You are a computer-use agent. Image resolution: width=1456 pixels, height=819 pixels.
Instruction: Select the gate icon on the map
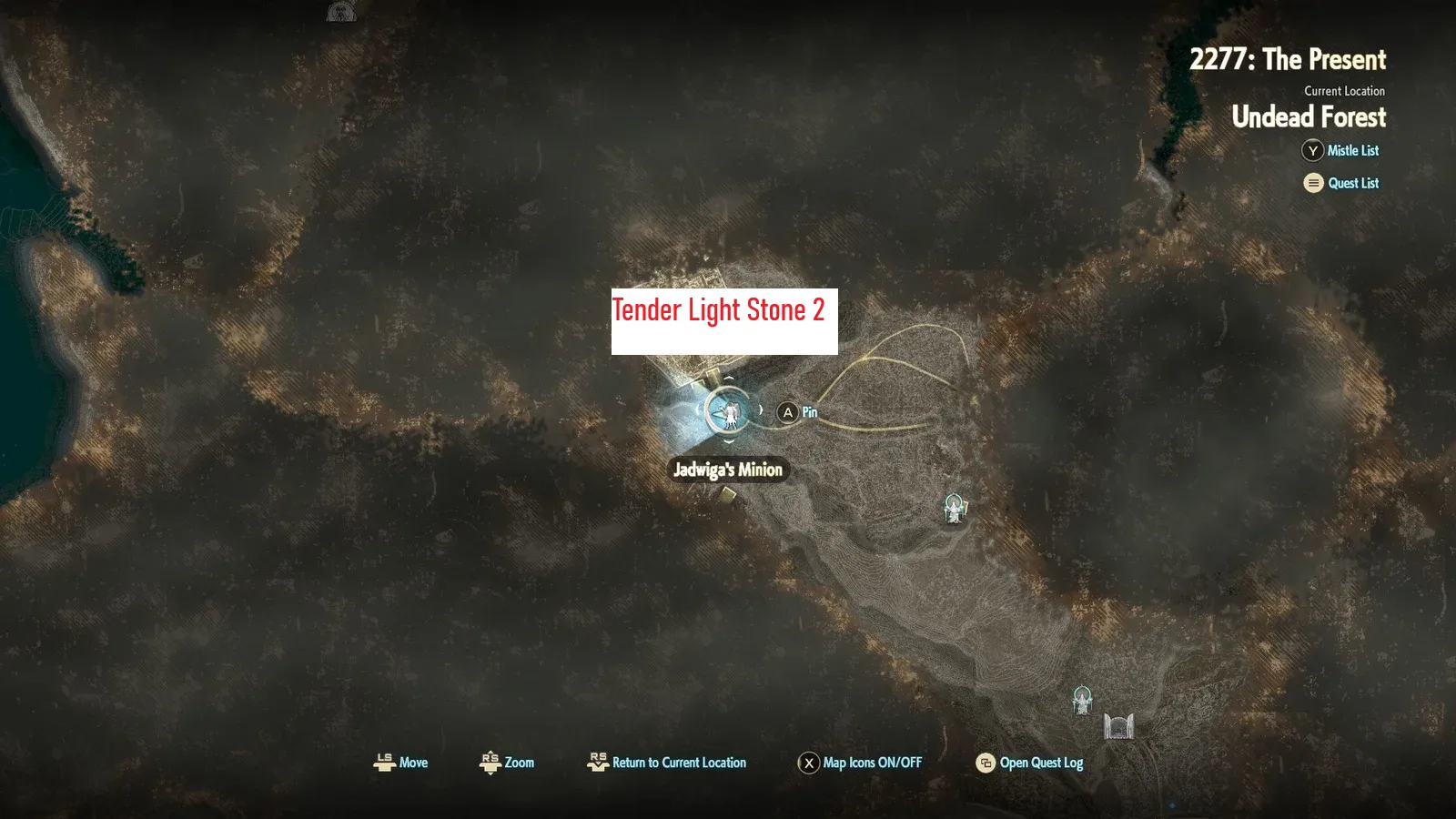pos(1118,726)
